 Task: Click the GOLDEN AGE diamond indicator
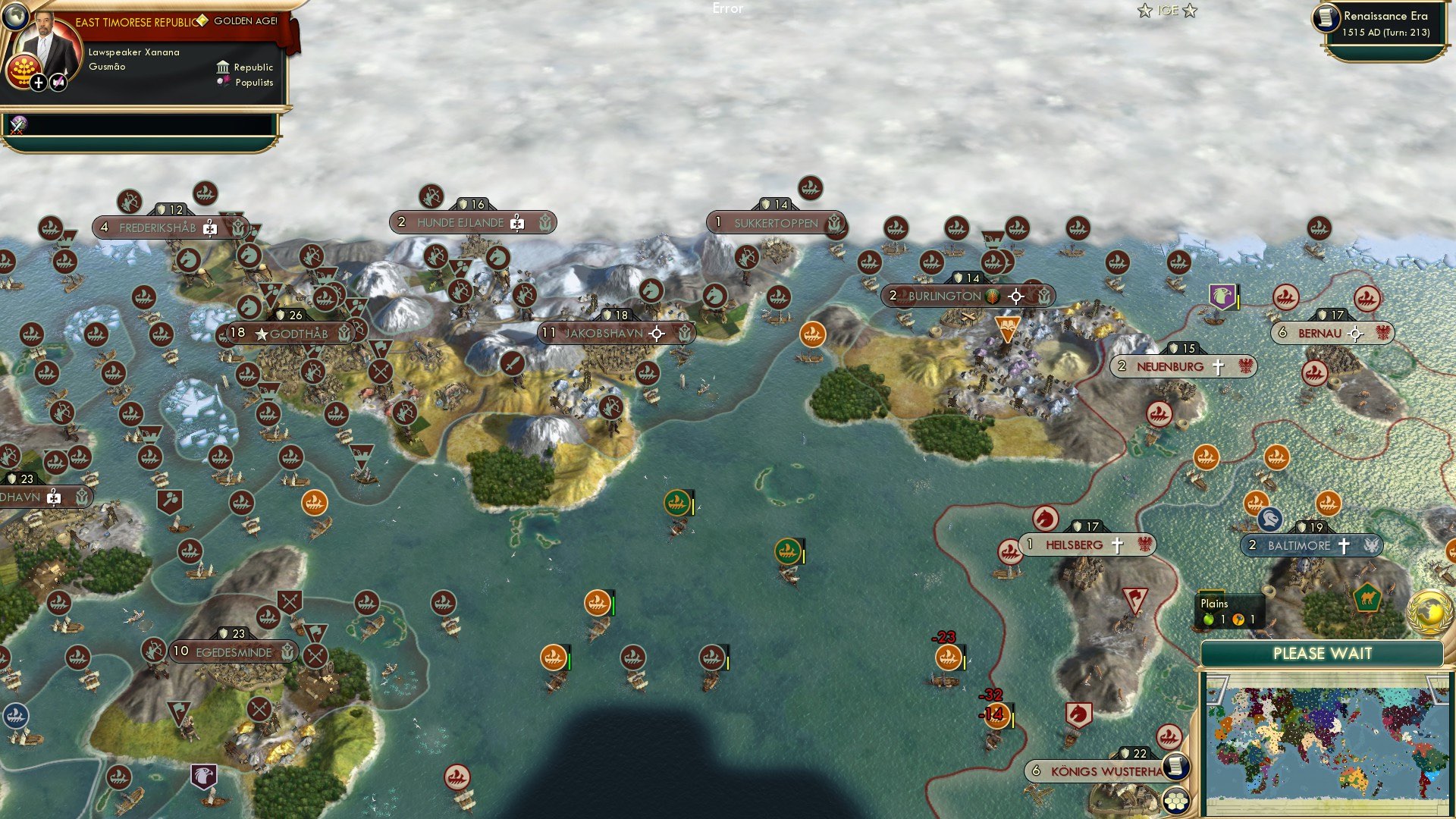point(202,22)
